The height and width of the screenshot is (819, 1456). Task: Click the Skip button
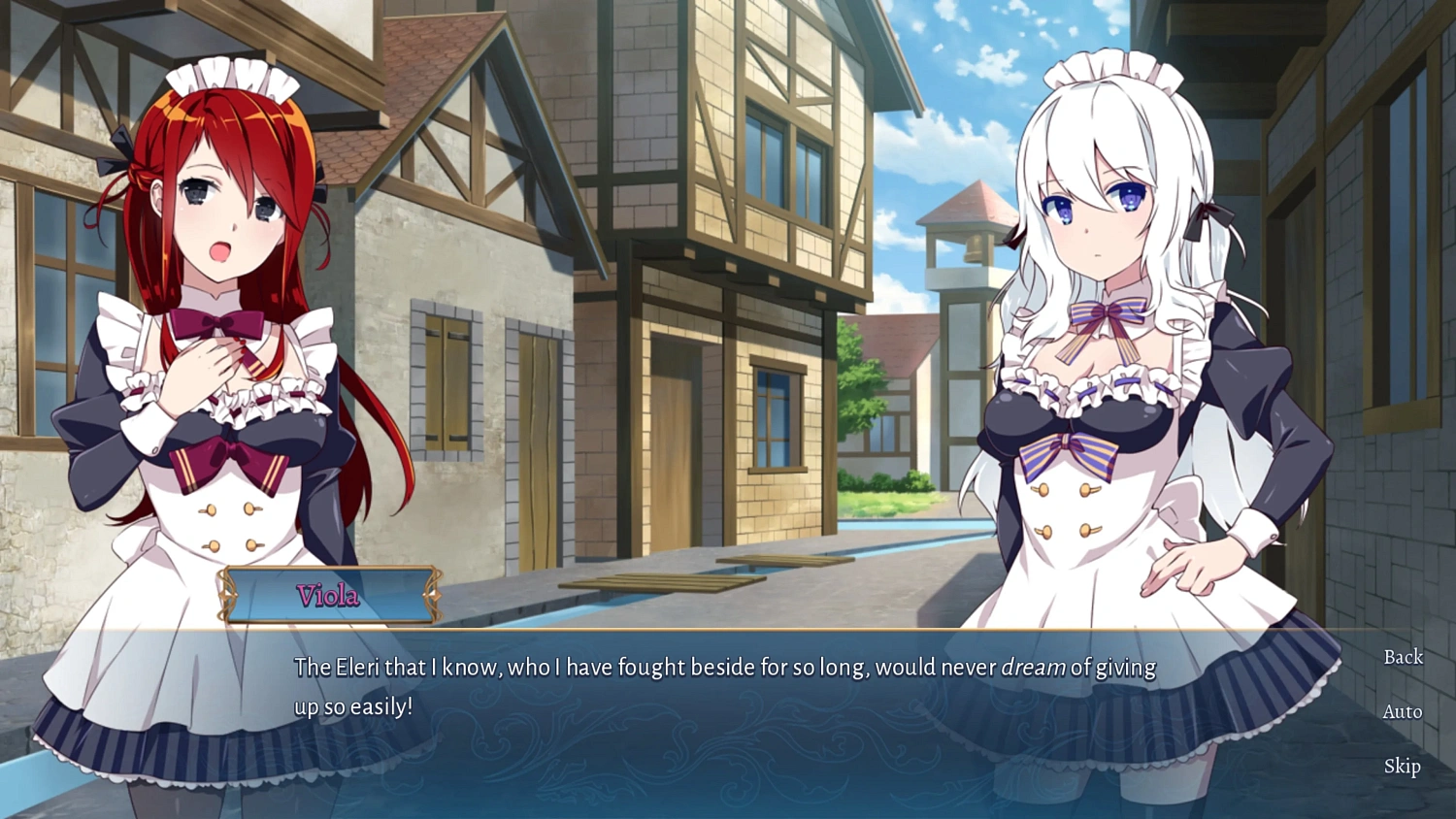pos(1401,767)
